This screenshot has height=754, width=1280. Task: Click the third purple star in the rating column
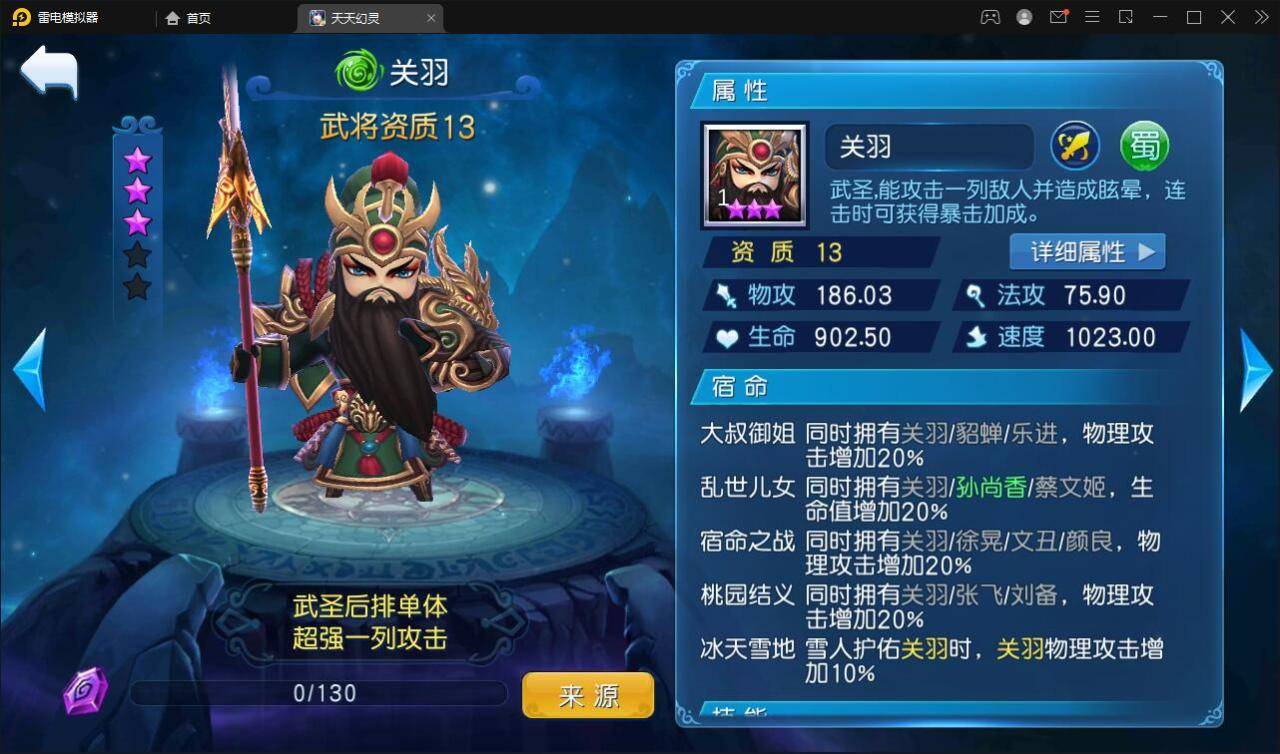[138, 224]
